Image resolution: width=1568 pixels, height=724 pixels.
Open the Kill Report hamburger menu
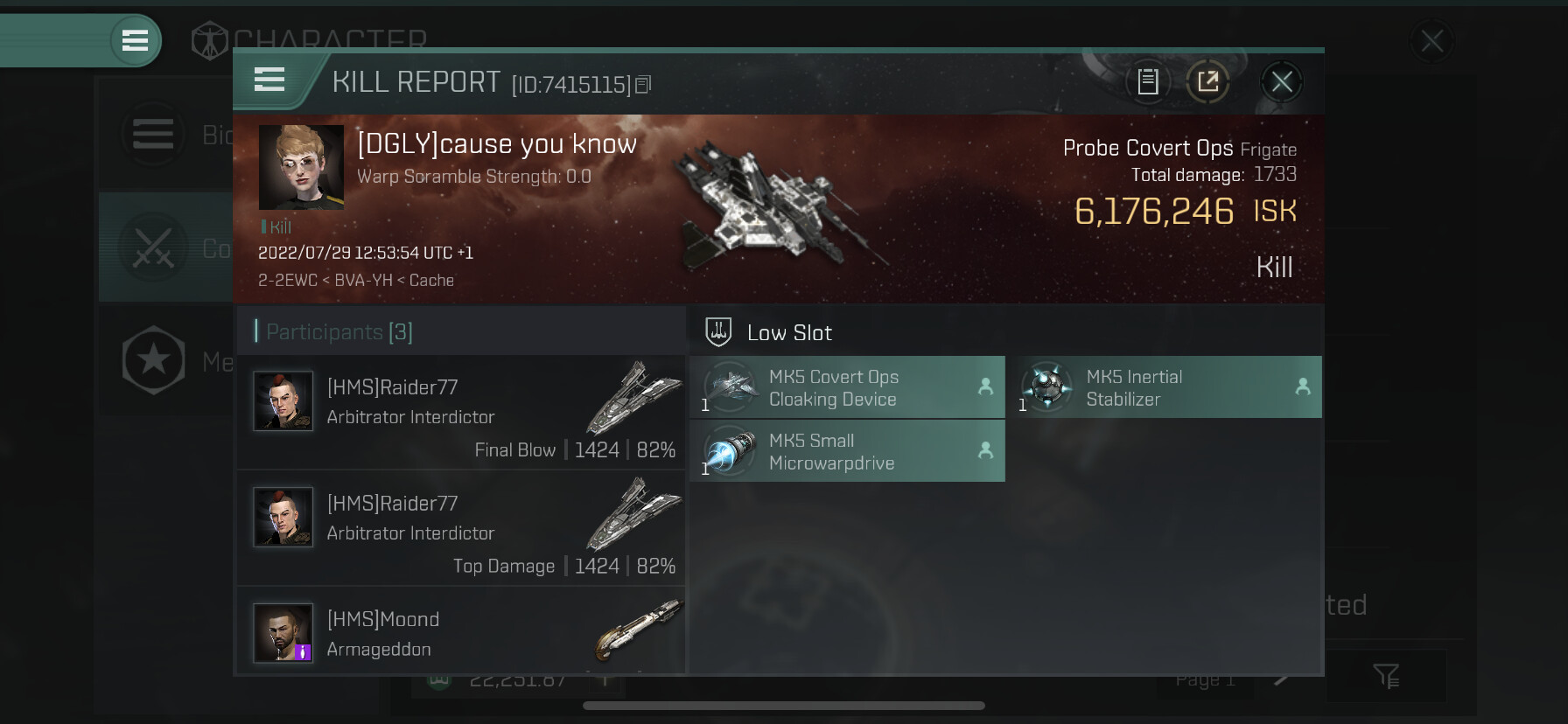click(269, 80)
